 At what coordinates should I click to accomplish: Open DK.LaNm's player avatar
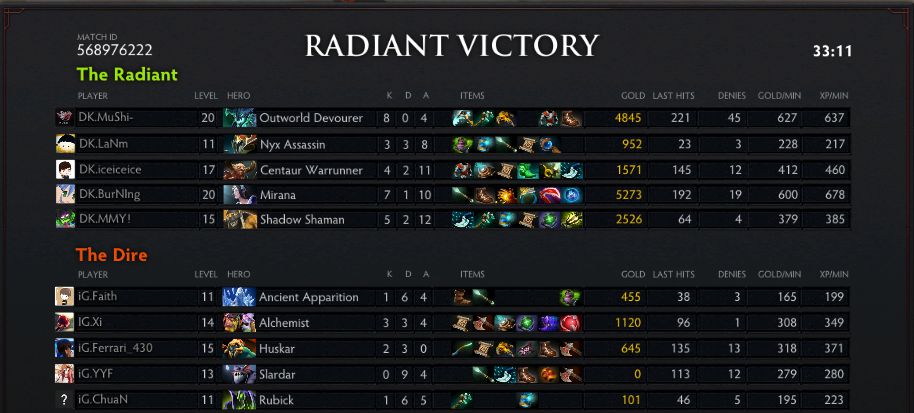pos(65,144)
